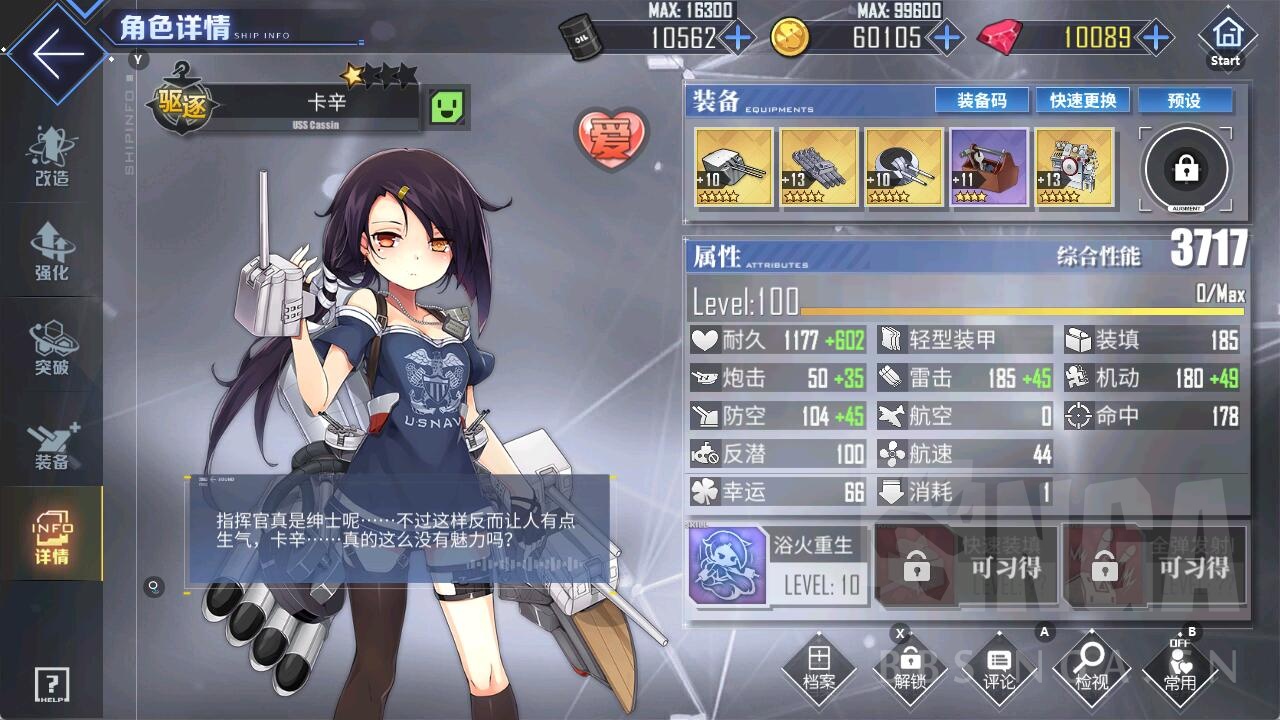View the 浴火重生 skill details
This screenshot has height=720, width=1280.
776,566
